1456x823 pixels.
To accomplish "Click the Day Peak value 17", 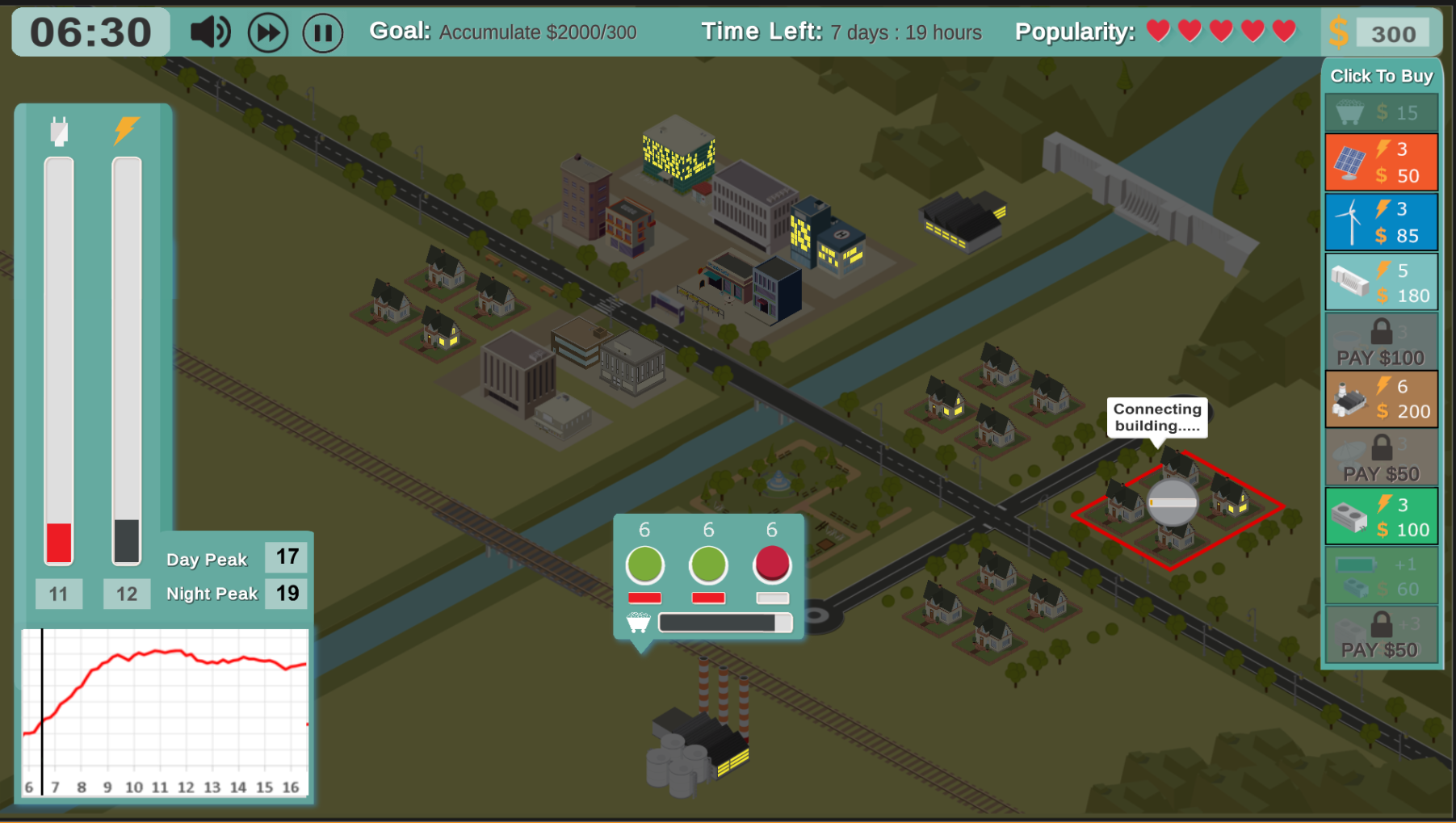I will coord(285,557).
